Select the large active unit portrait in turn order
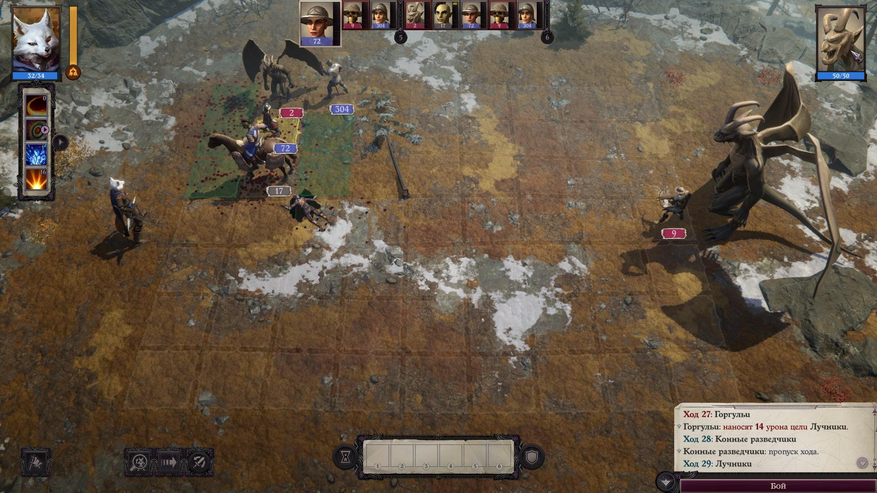The image size is (877, 493). (x=318, y=22)
